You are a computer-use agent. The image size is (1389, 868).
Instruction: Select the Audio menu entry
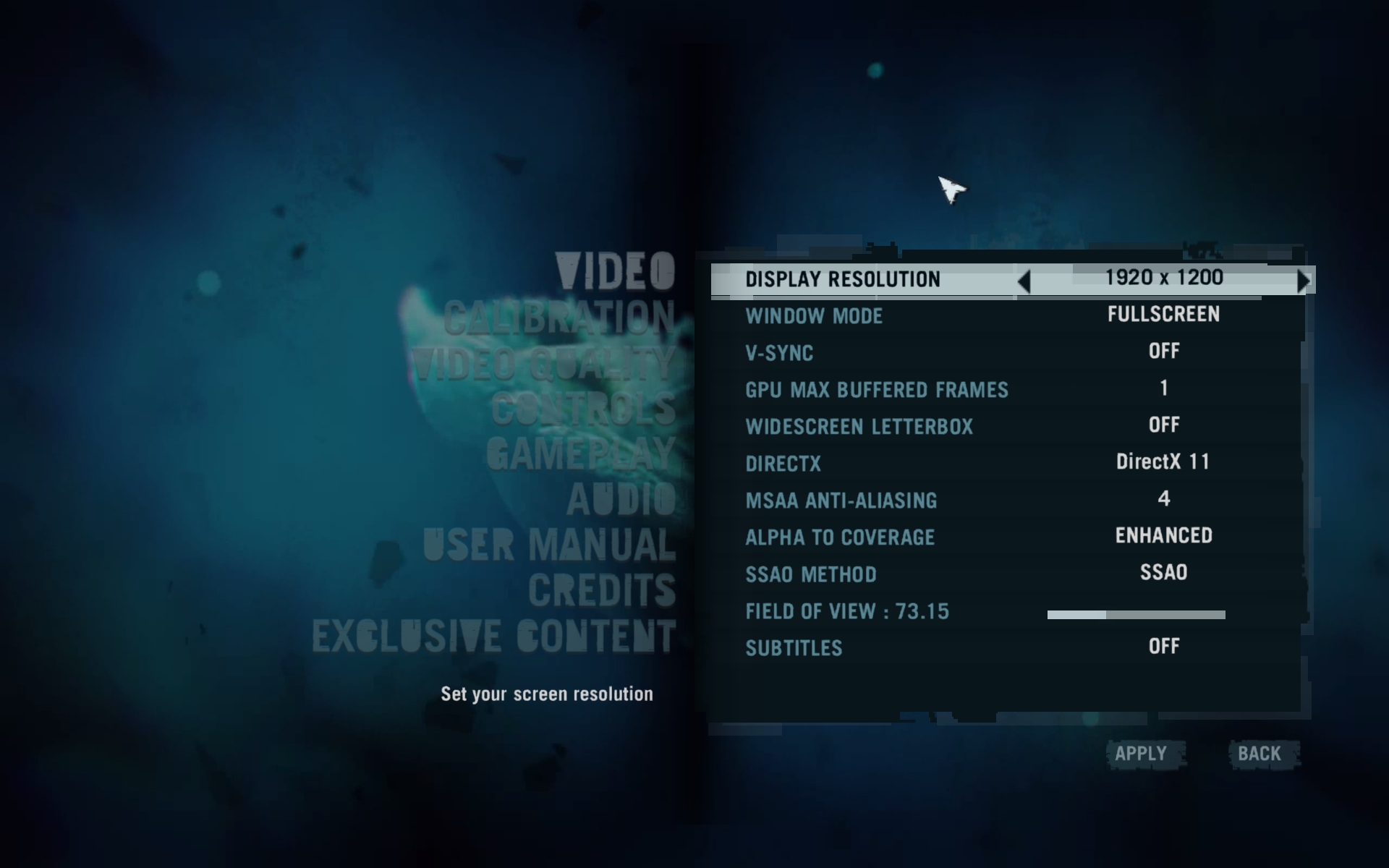point(621,500)
